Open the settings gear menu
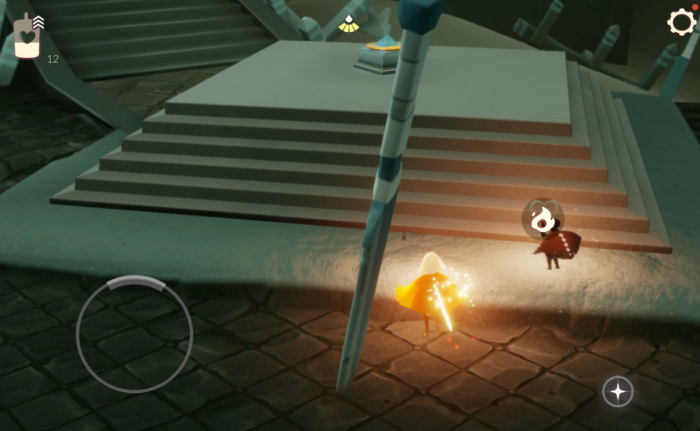Screen dimensions: 700x431 (681, 22)
